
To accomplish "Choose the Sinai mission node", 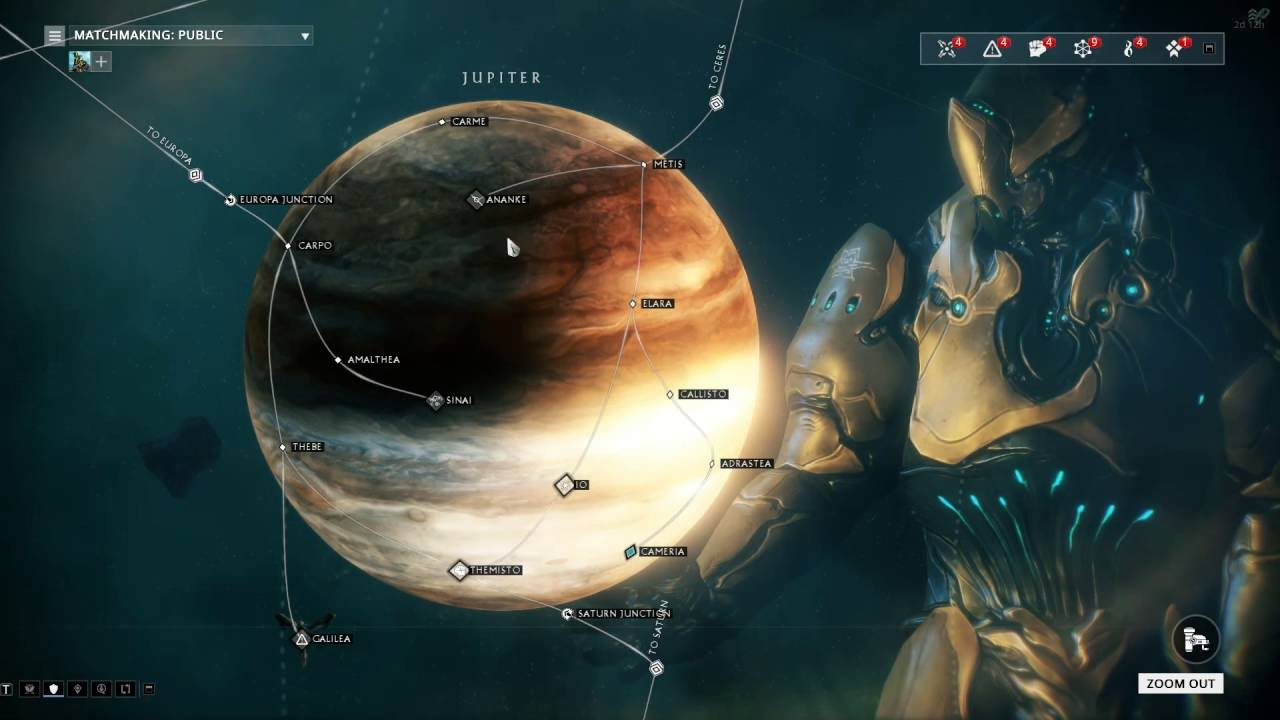I will pyautogui.click(x=435, y=400).
